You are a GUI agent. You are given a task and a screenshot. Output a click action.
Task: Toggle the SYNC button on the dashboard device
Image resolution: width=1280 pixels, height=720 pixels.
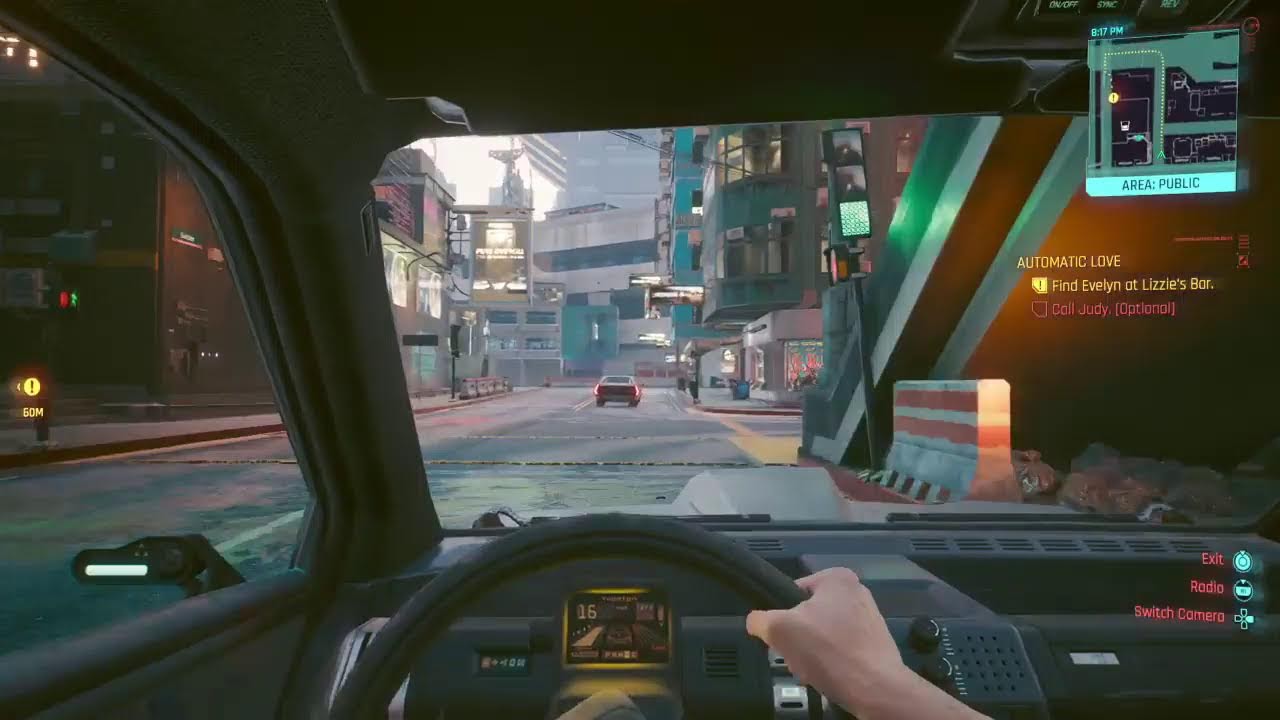1106,5
